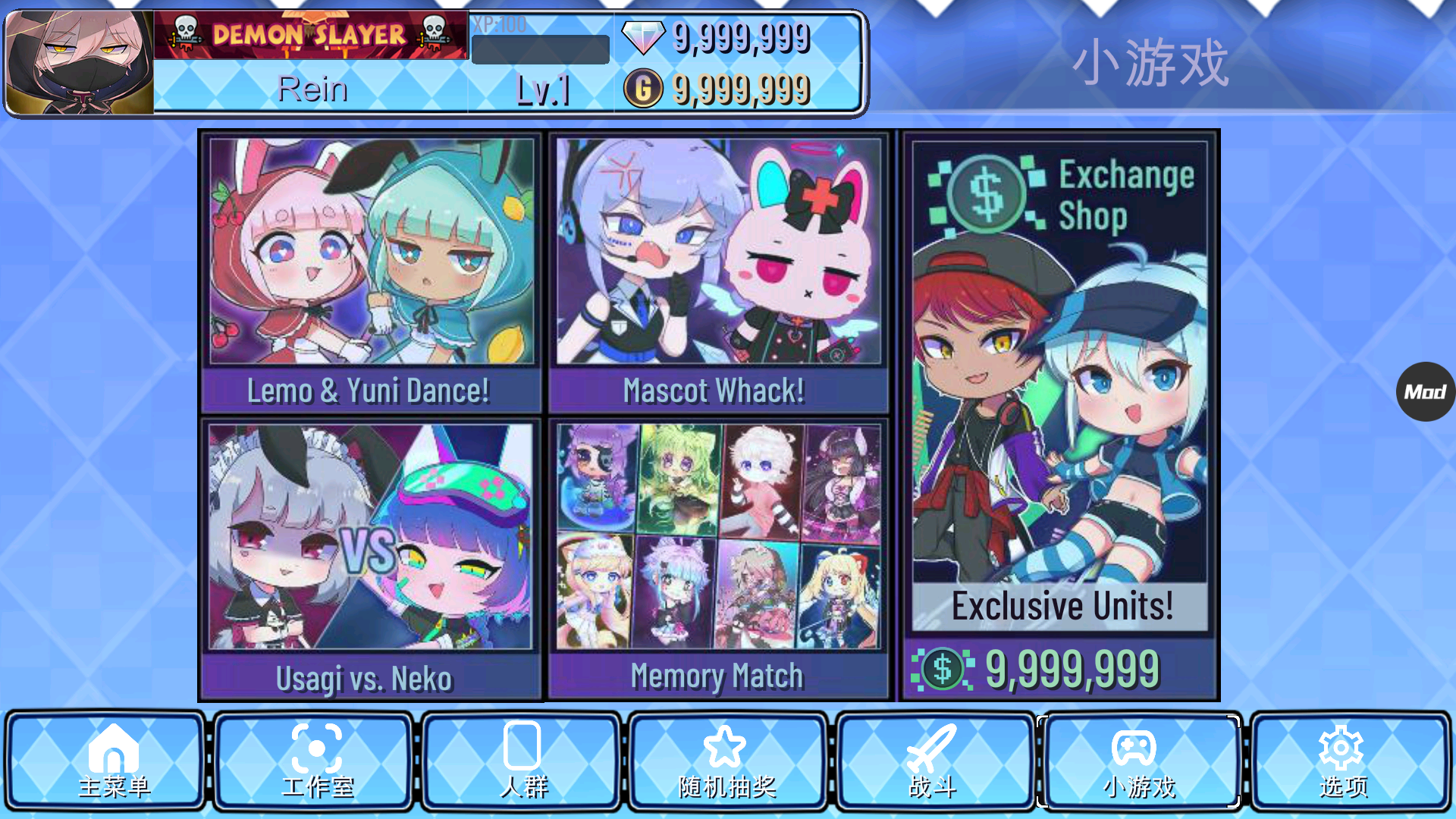Start the Mascot Whack minigame

717,272
